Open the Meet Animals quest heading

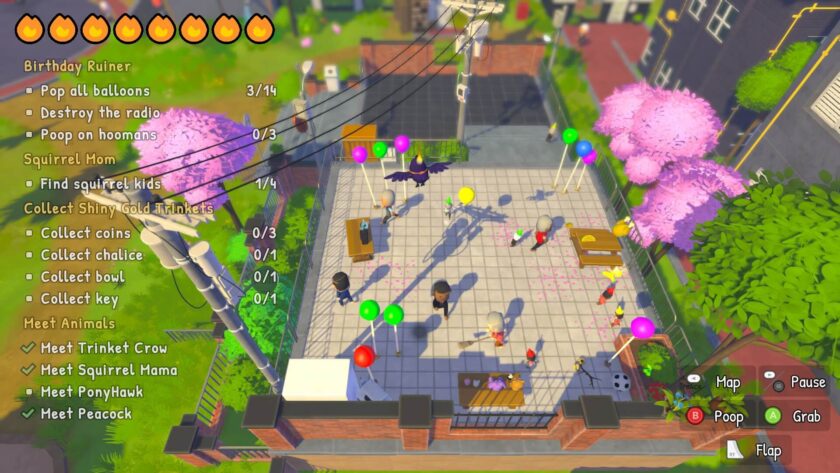click(x=69, y=323)
